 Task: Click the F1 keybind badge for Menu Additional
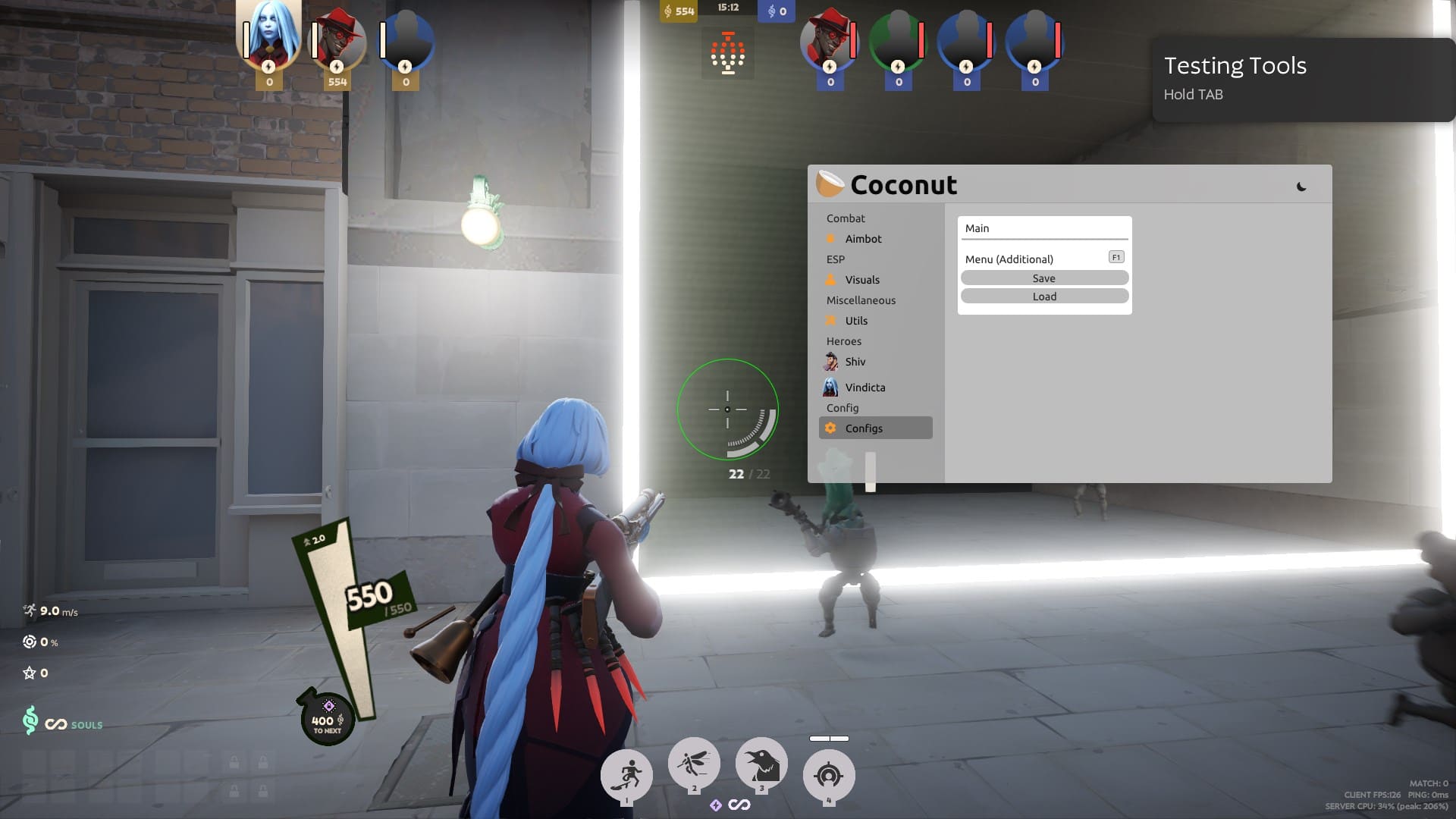tap(1116, 256)
